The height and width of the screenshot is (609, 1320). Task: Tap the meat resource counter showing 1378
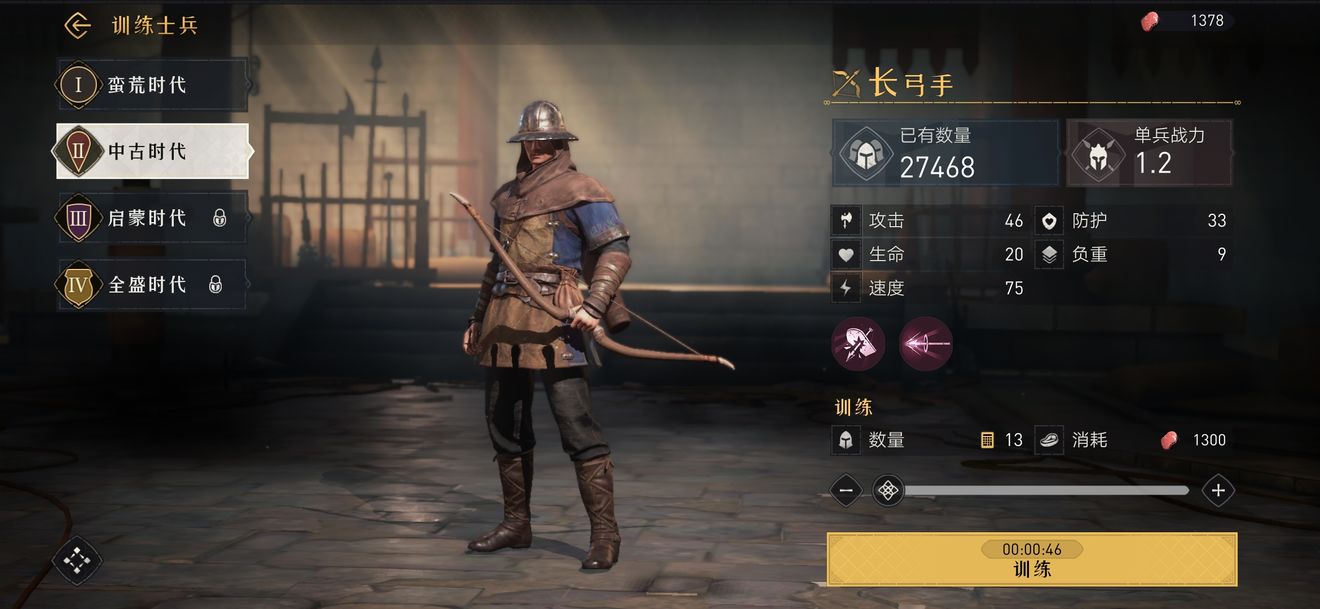tap(1188, 20)
